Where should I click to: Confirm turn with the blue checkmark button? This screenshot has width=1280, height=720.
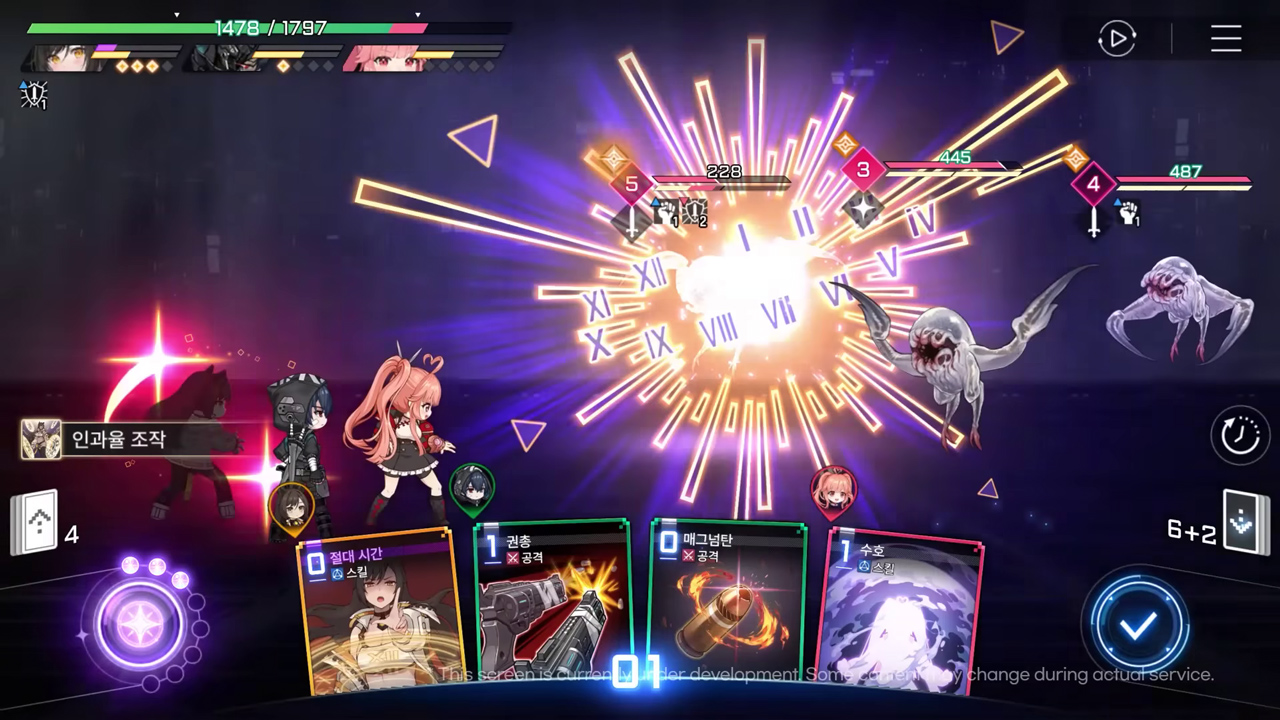click(x=1138, y=626)
